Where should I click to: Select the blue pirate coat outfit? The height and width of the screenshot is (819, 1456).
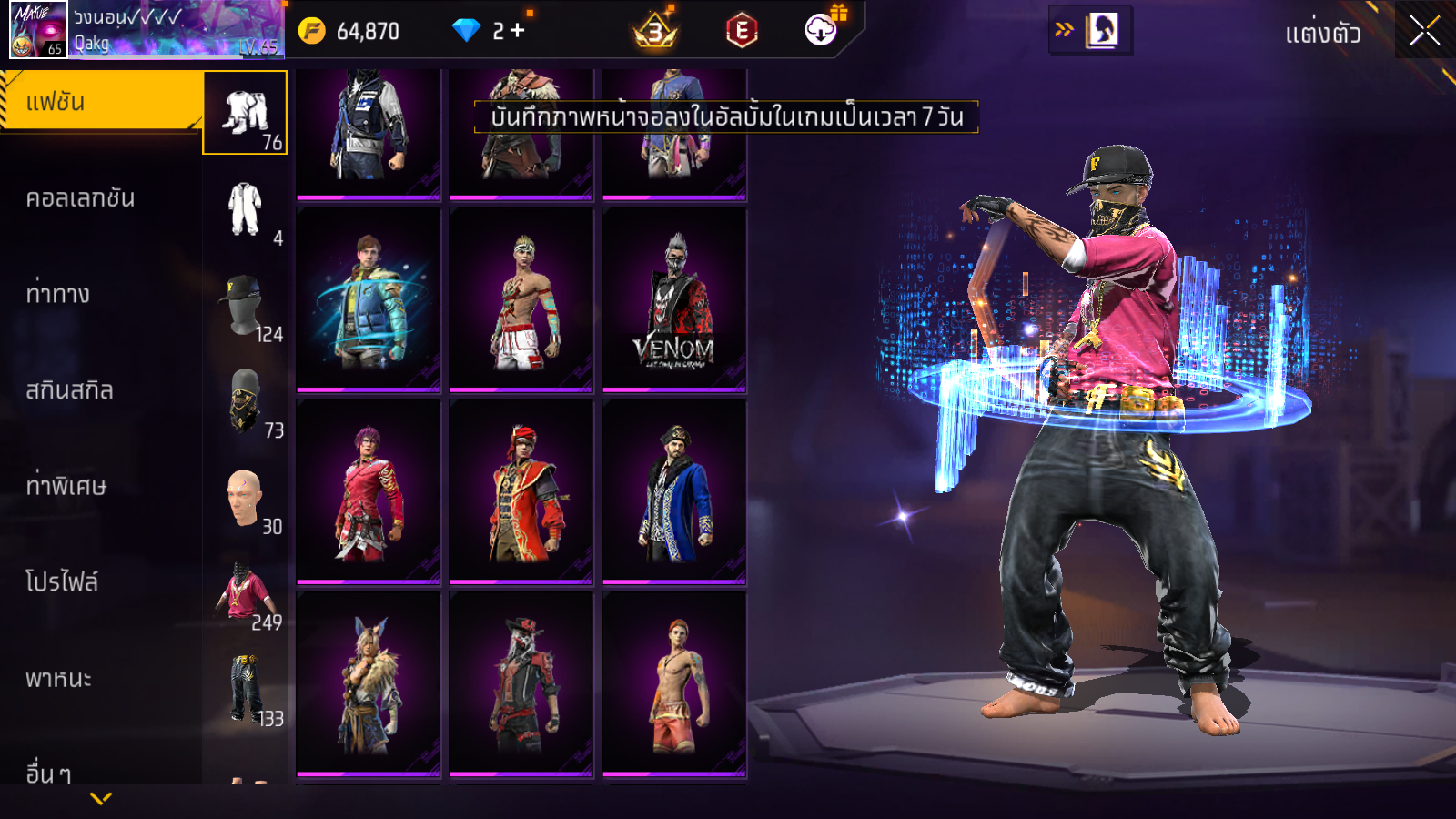(674, 492)
